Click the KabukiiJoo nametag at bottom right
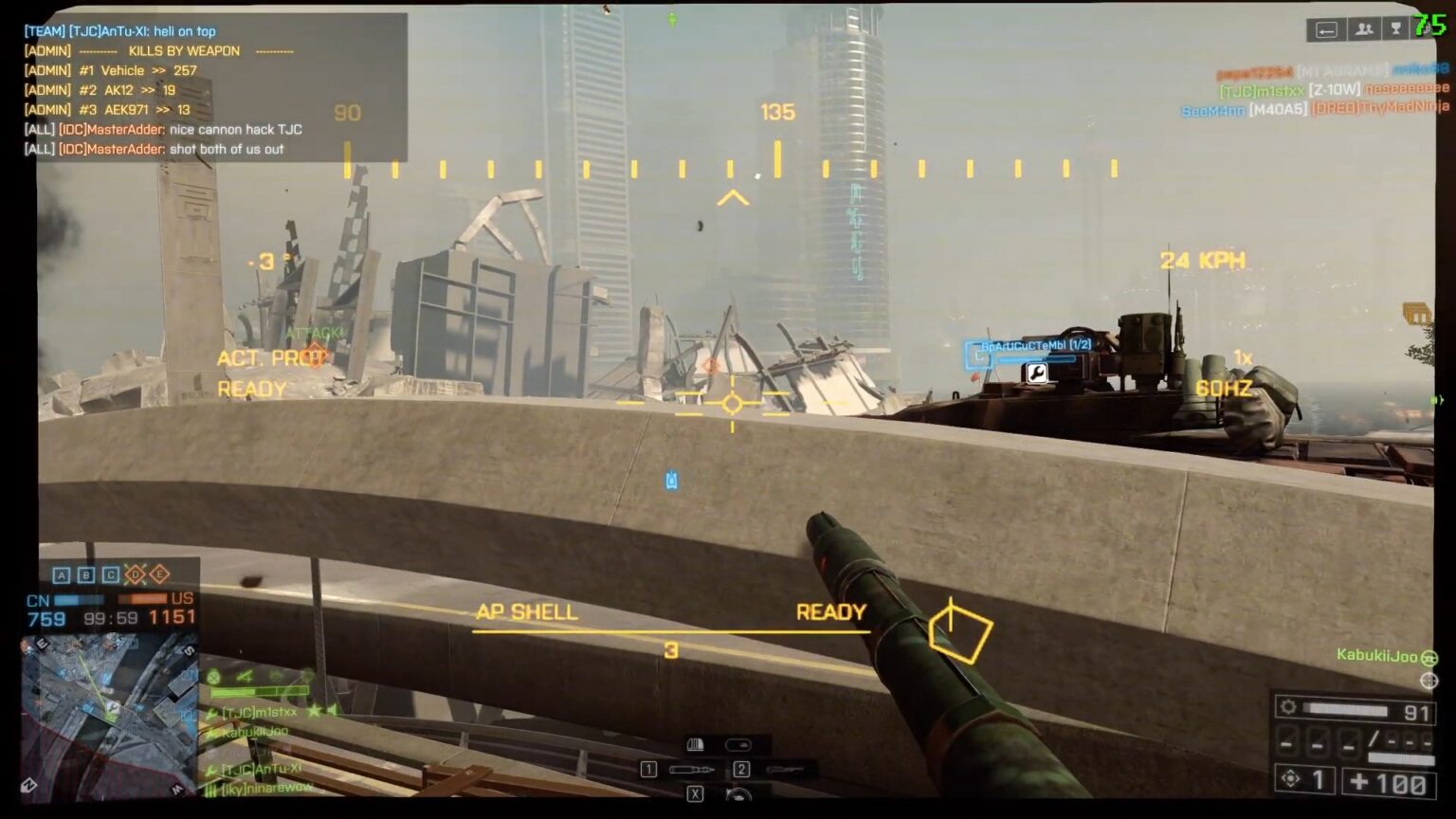This screenshot has width=1456, height=819. (x=1376, y=655)
